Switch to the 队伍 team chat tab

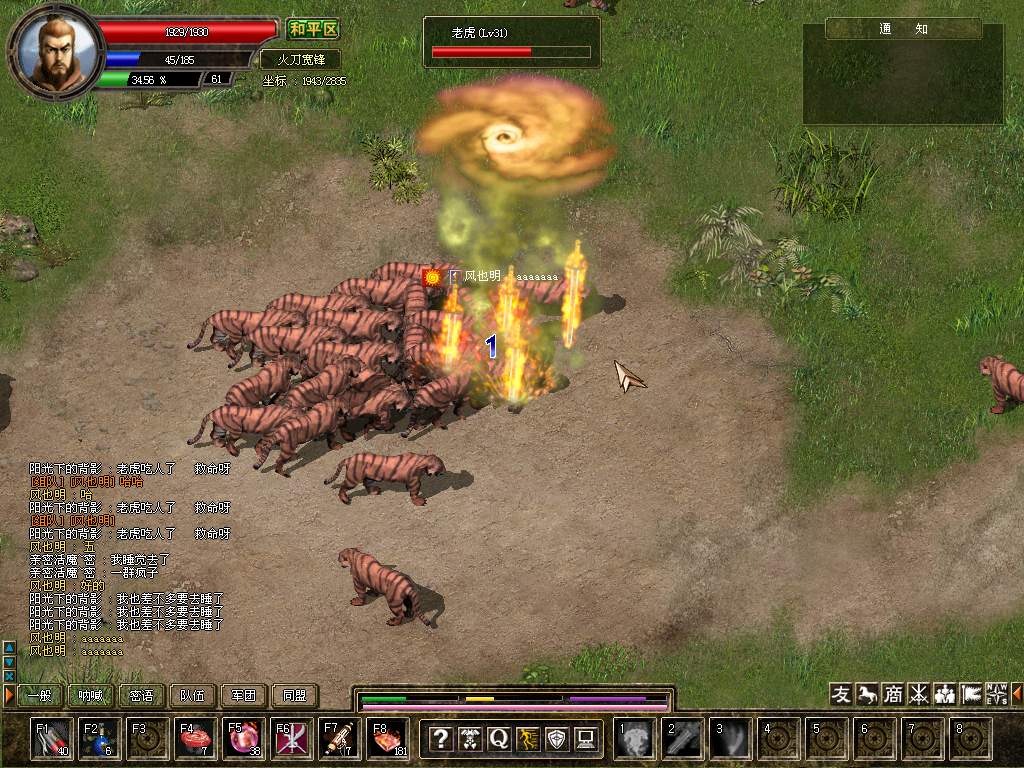(x=193, y=695)
